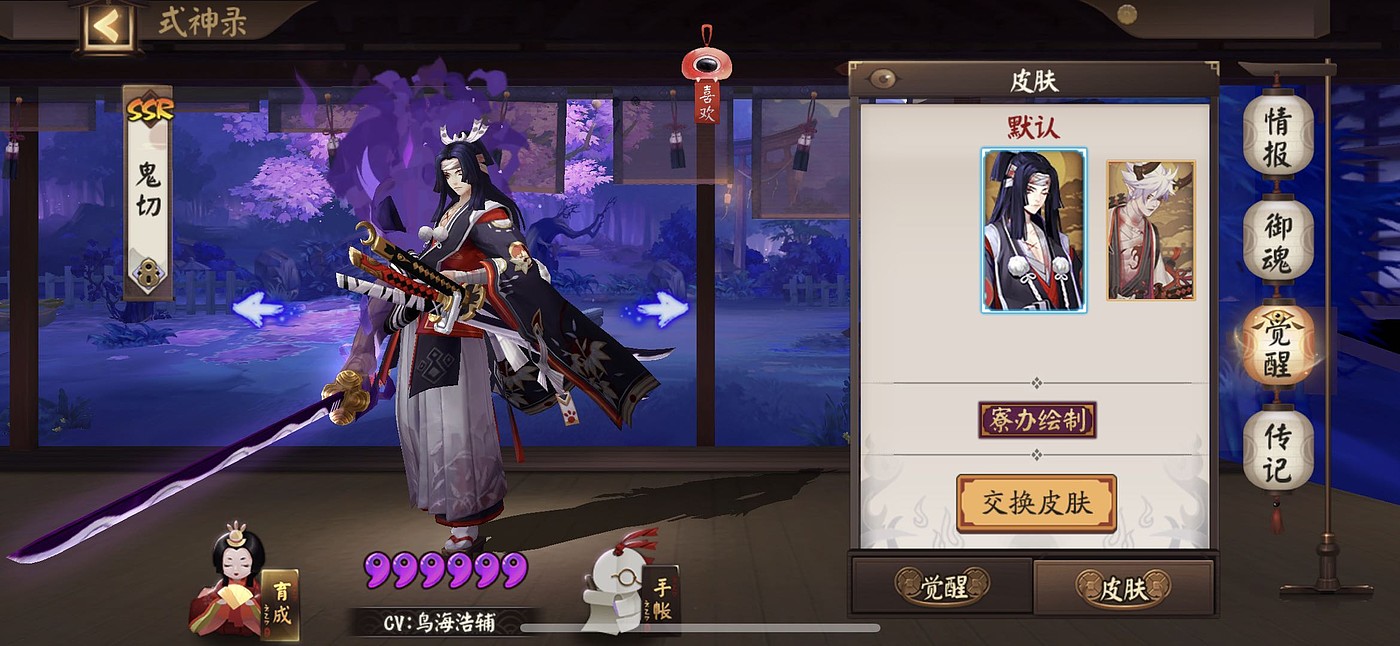Show the next shikigami with the right arrow

(x=661, y=309)
